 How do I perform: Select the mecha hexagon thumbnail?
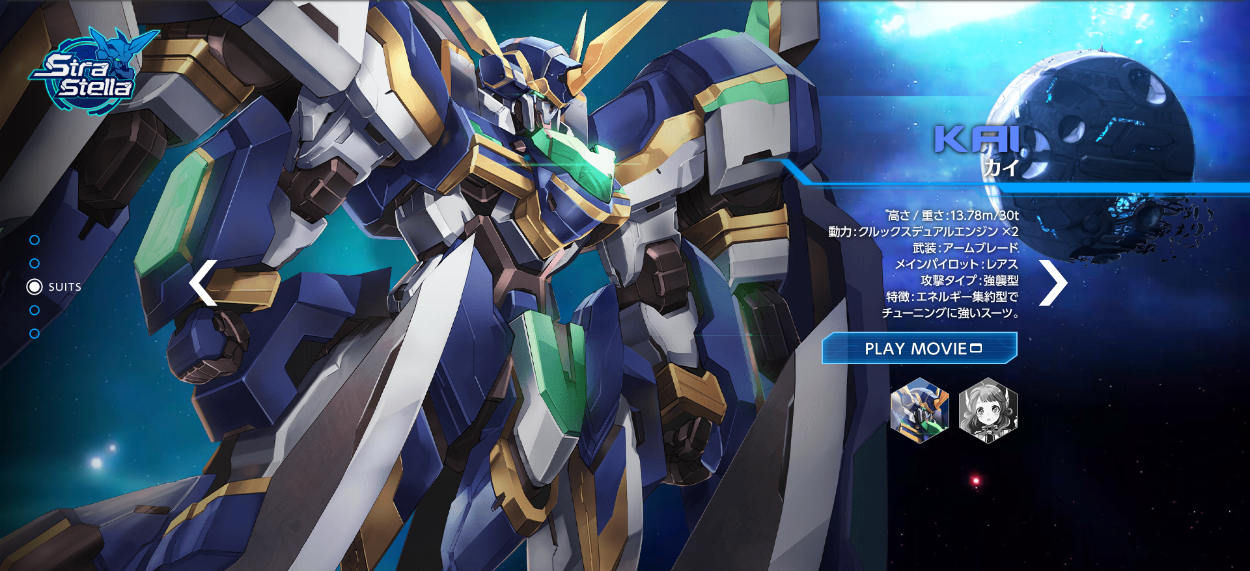coord(920,409)
